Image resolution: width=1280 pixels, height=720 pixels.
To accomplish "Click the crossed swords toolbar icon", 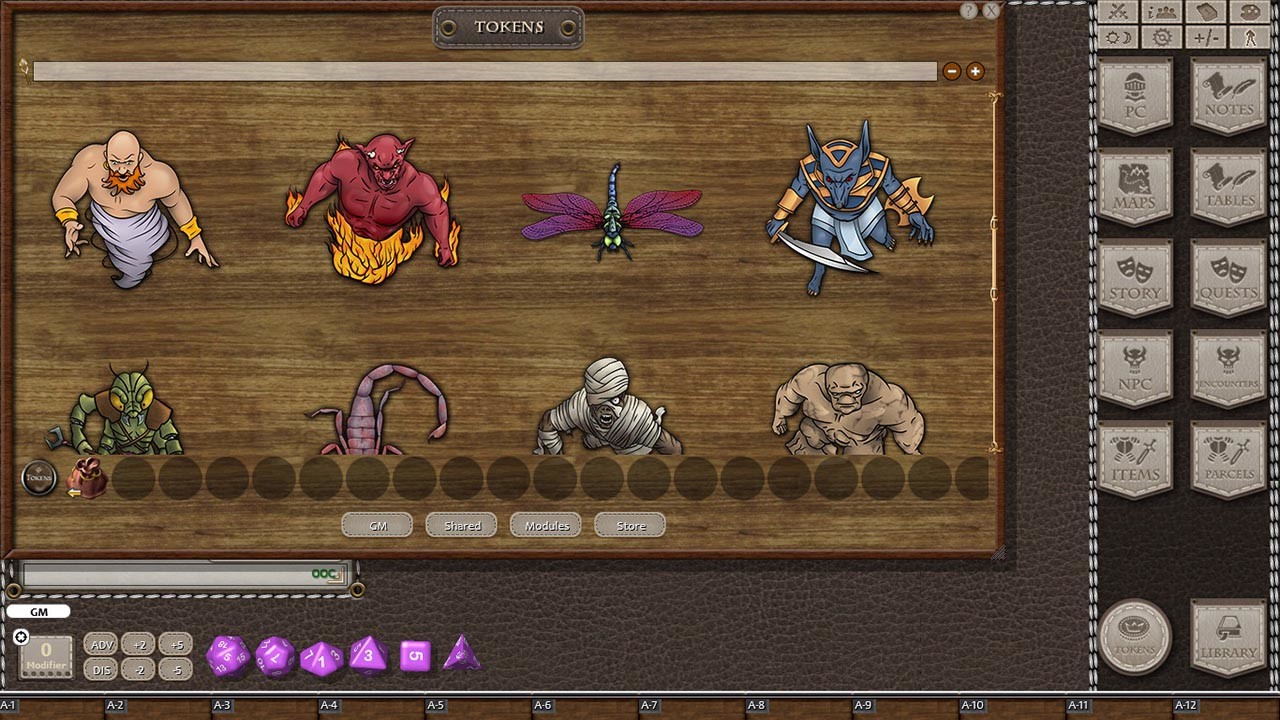I will 1117,13.
